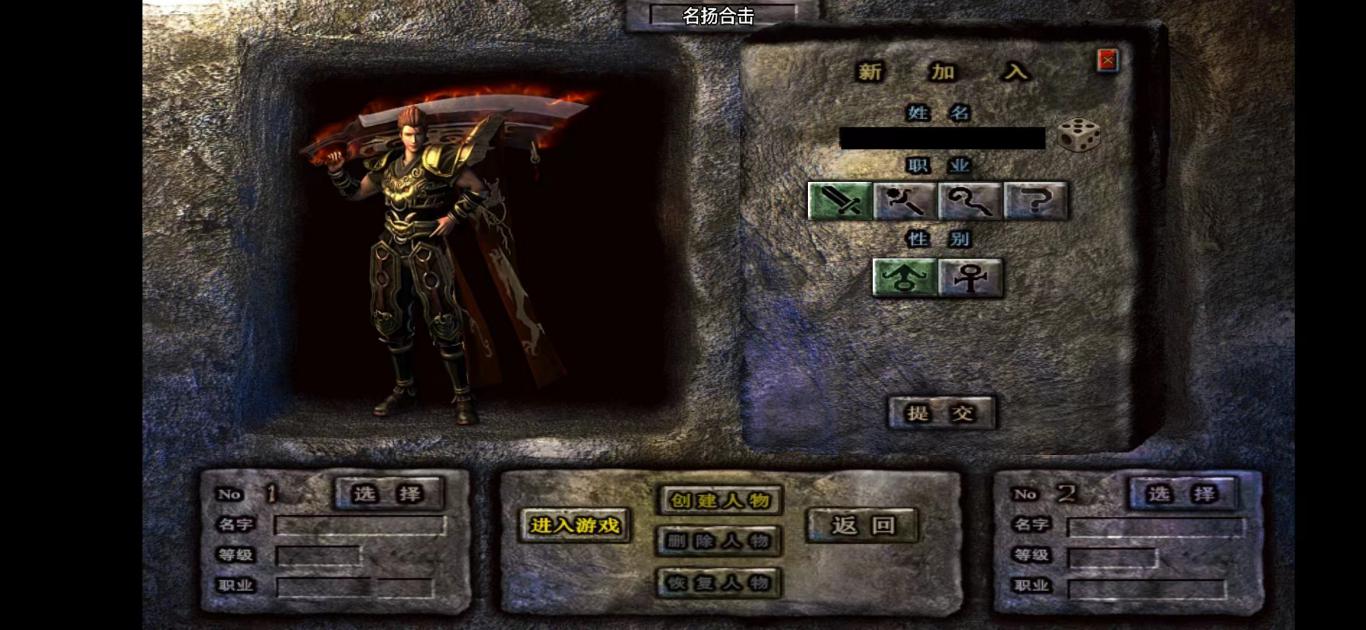Submit with the 提交 button
Screen dimensions: 1366x630
[x=942, y=412]
